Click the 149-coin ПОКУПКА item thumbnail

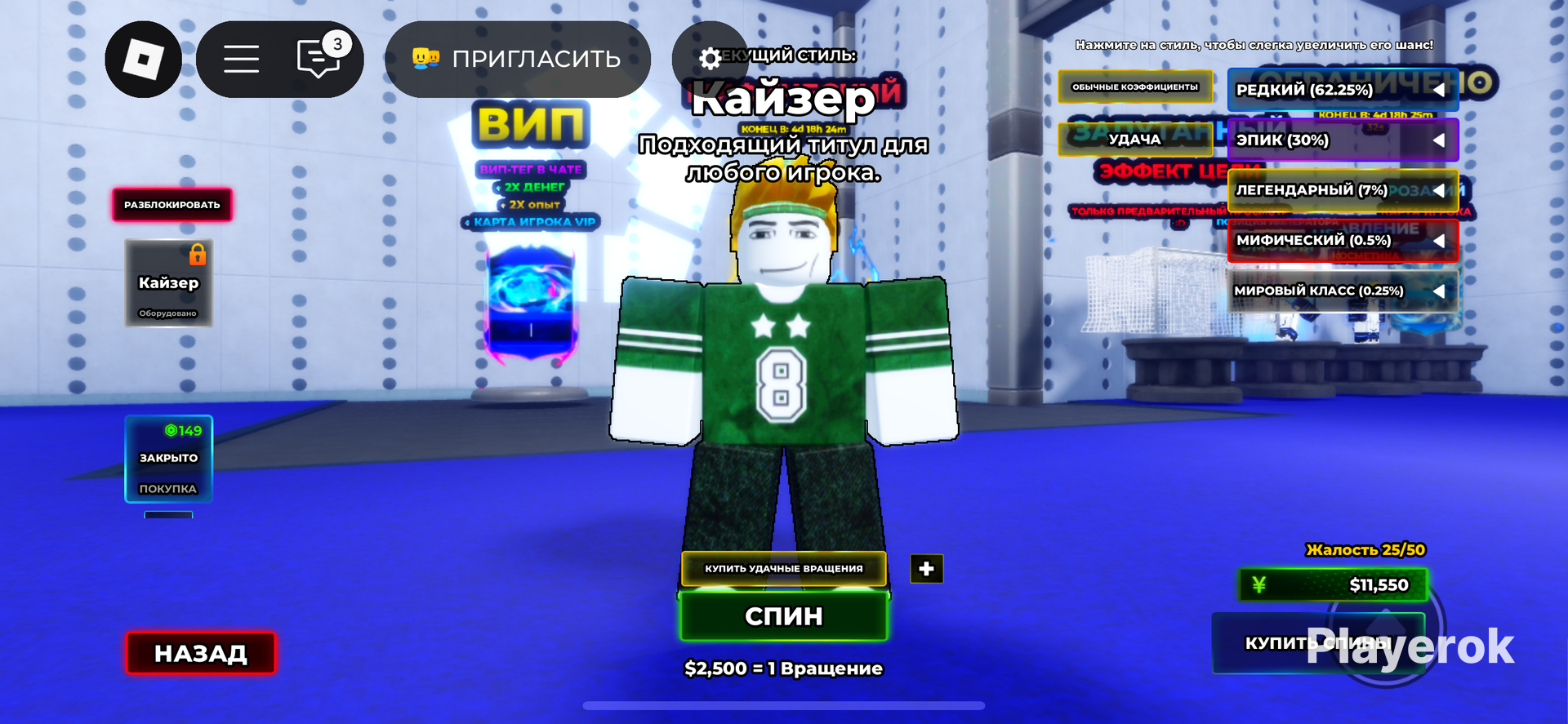pos(168,460)
